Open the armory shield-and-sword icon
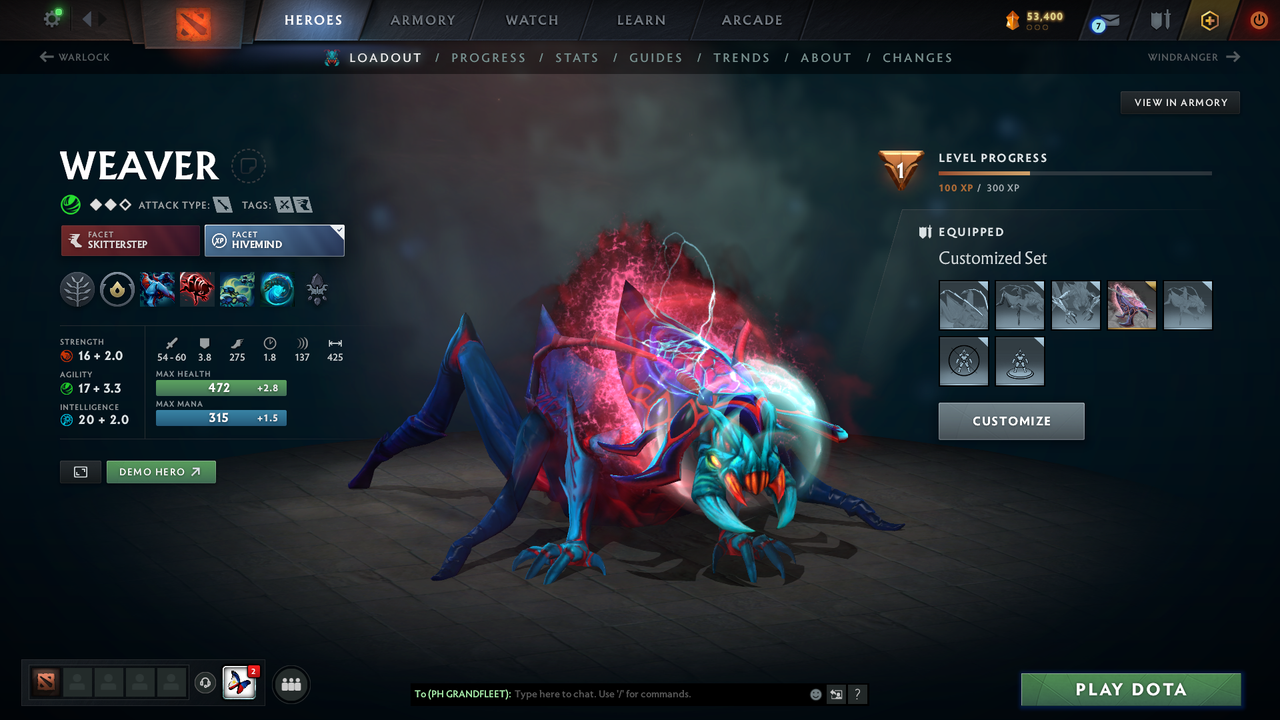This screenshot has height=720, width=1280. click(x=1159, y=20)
